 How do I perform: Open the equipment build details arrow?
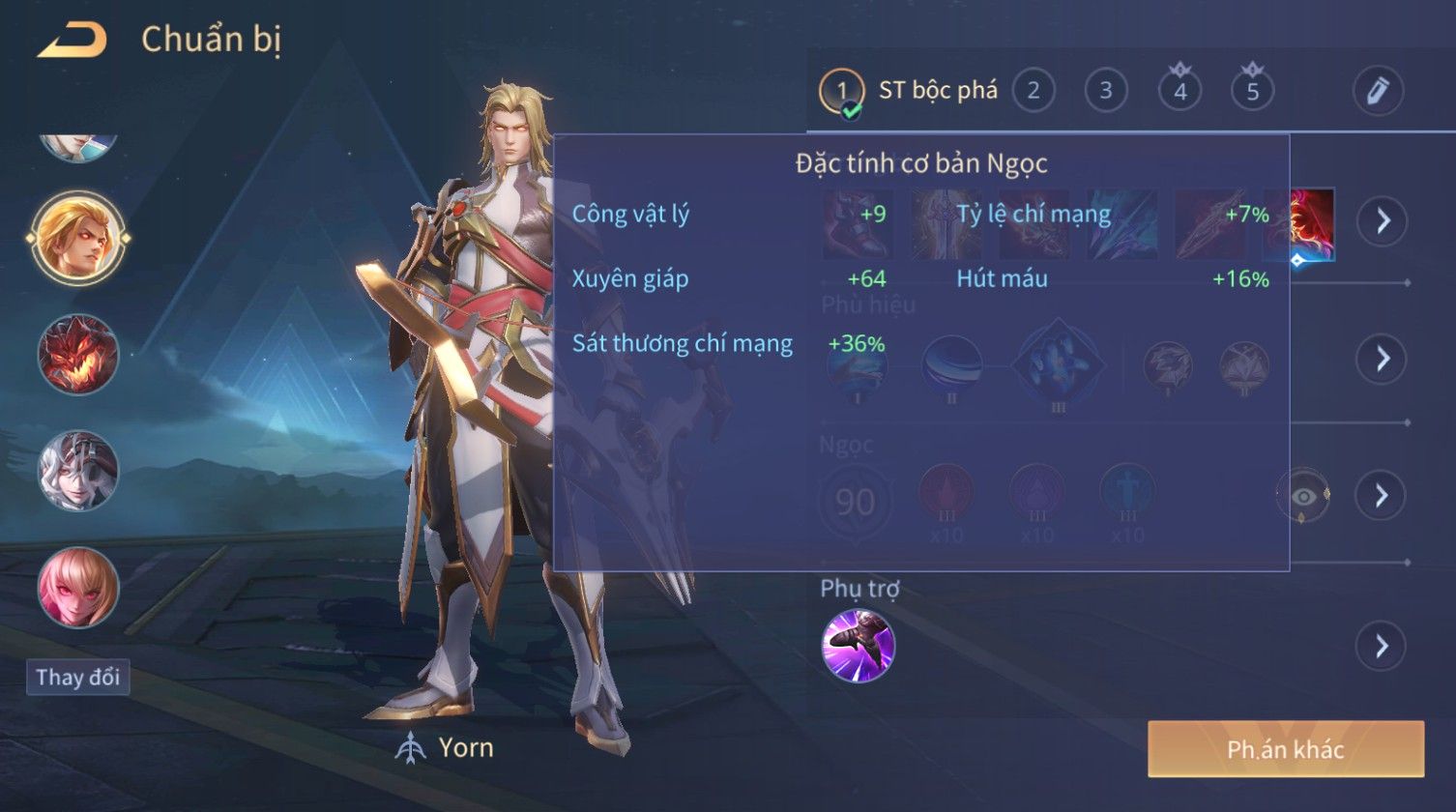pyautogui.click(x=1382, y=221)
